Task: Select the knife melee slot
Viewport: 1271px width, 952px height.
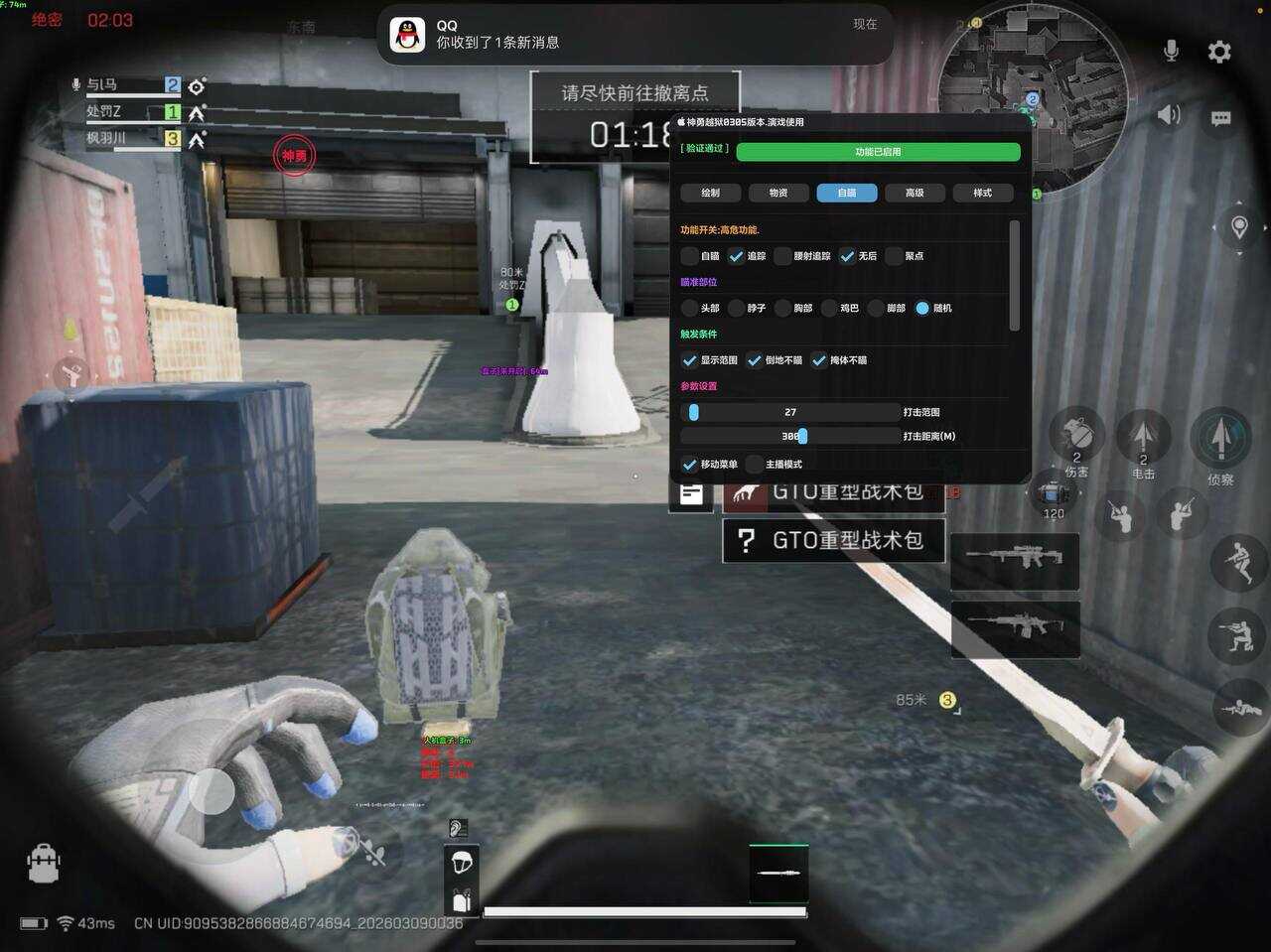Action: 778,874
